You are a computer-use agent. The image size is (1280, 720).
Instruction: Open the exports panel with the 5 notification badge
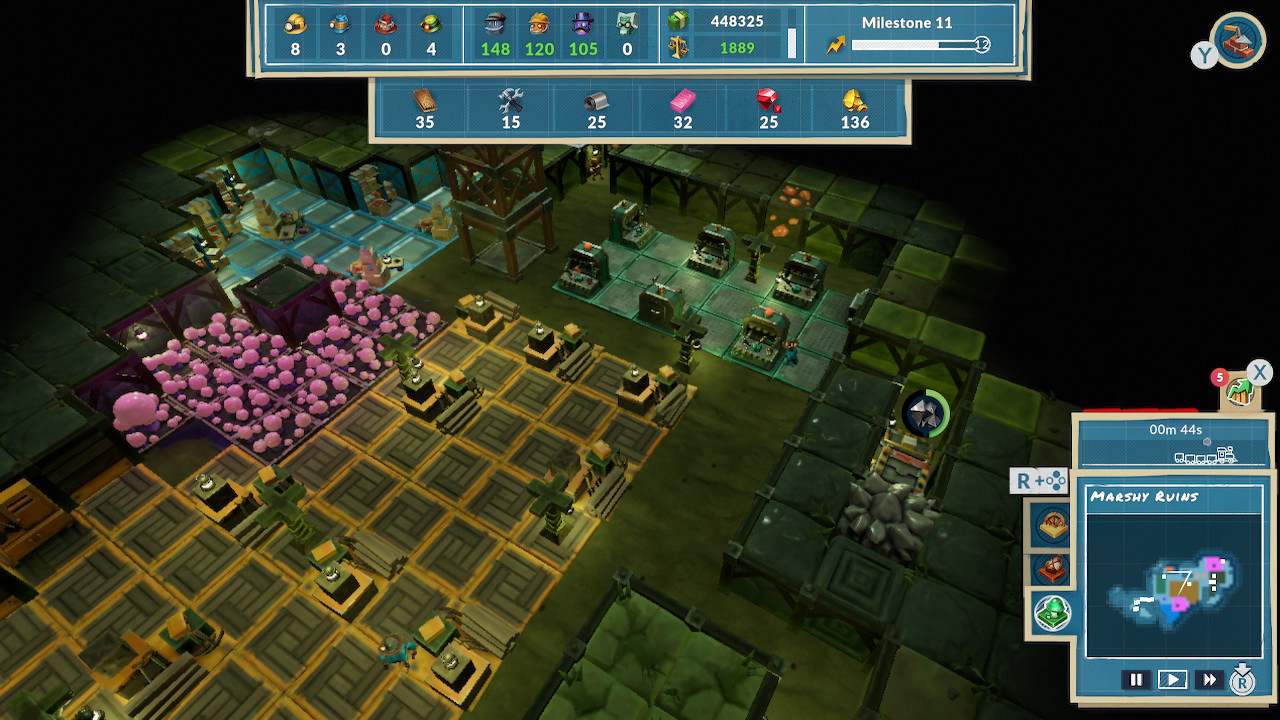[x=1238, y=392]
